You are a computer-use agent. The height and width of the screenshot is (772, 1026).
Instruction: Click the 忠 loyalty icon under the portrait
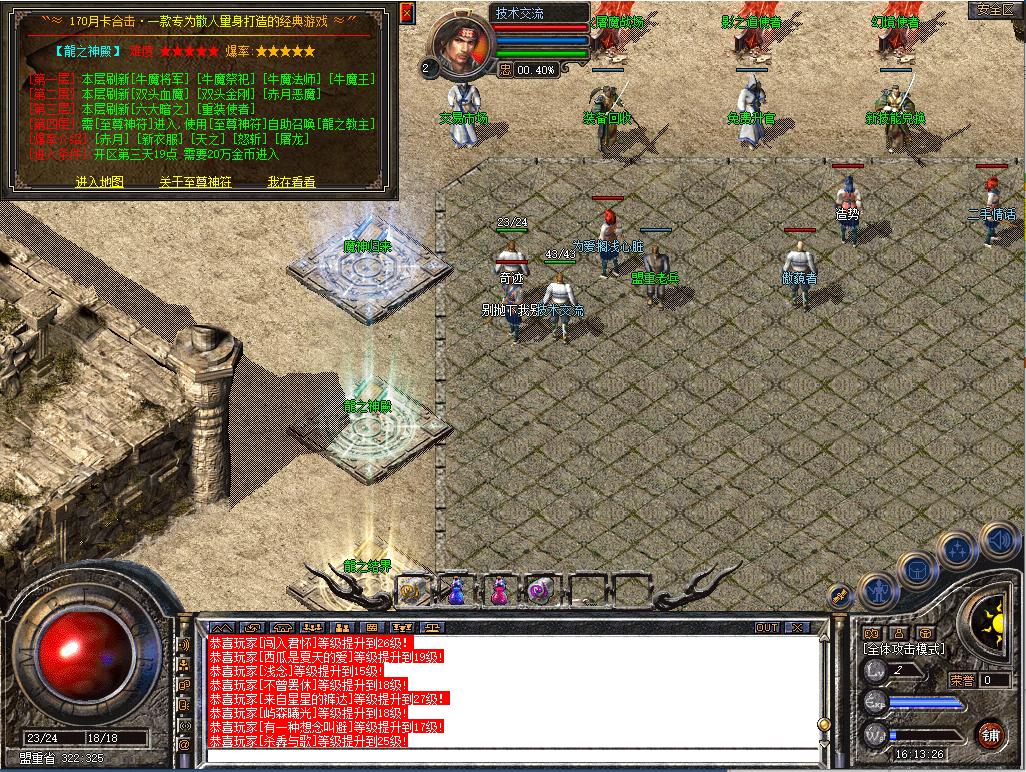(x=505, y=70)
